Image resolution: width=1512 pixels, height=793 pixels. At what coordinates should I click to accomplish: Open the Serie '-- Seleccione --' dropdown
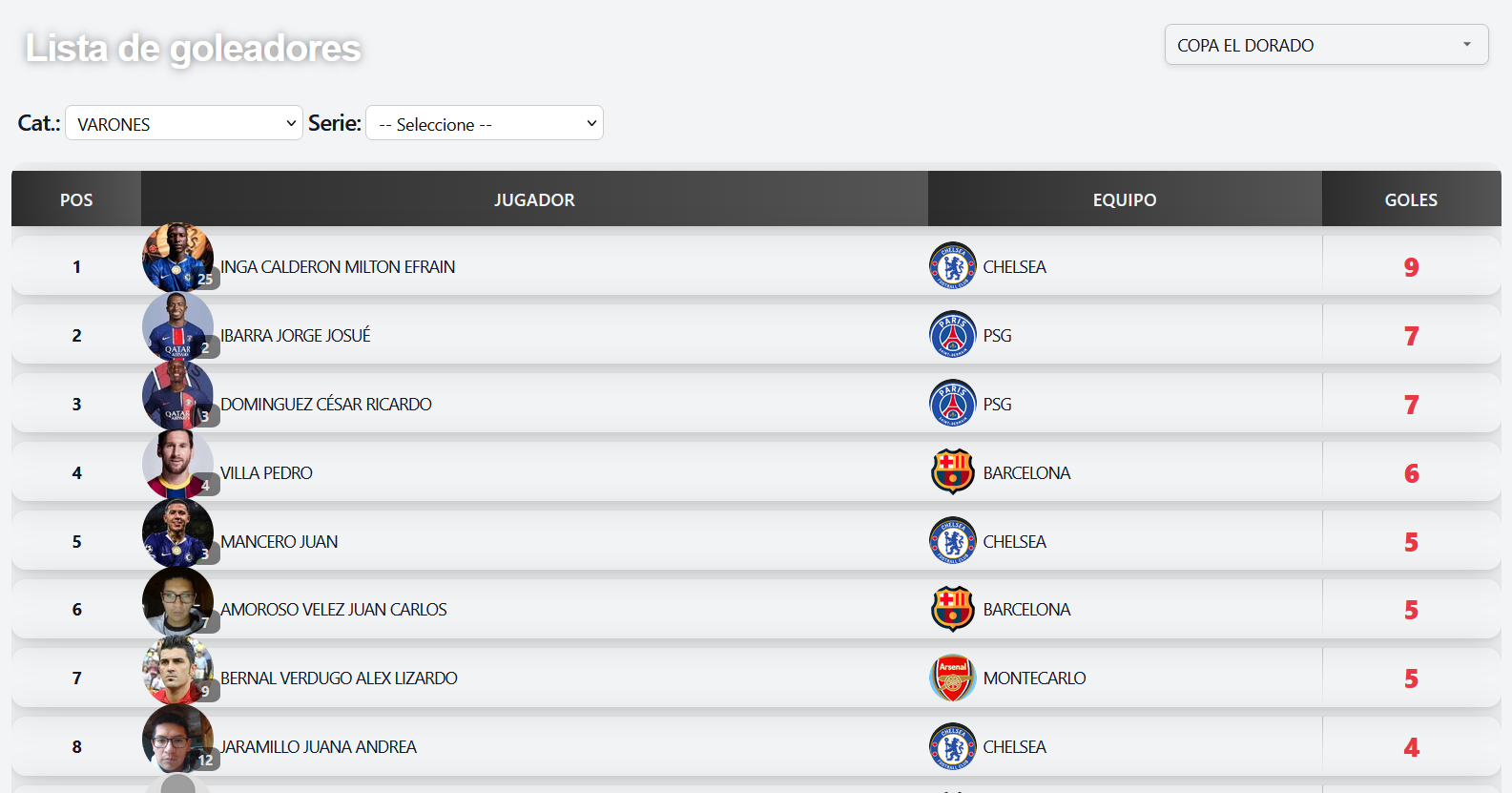pyautogui.click(x=484, y=122)
